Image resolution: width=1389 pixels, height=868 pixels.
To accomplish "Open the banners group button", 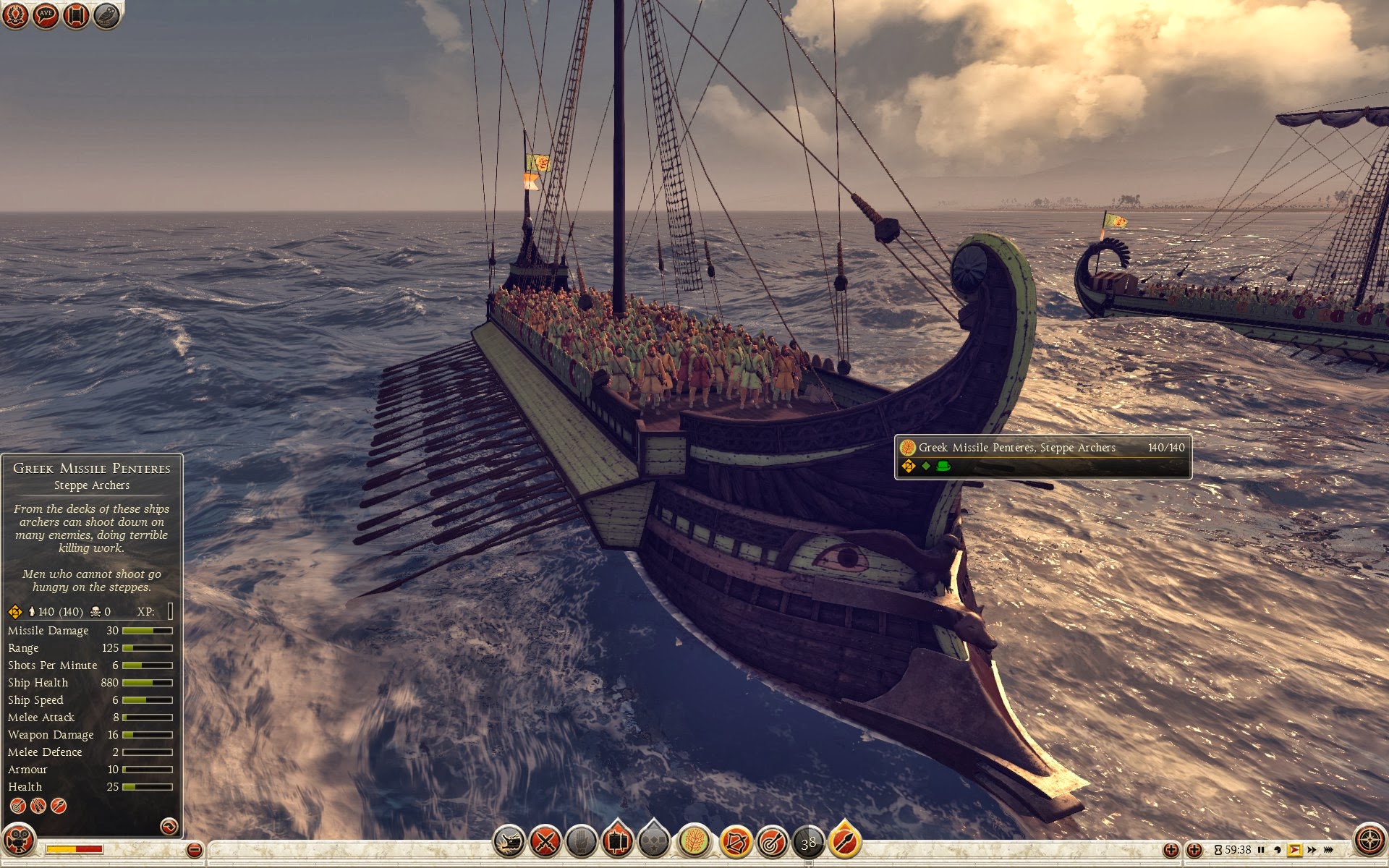I will [617, 841].
